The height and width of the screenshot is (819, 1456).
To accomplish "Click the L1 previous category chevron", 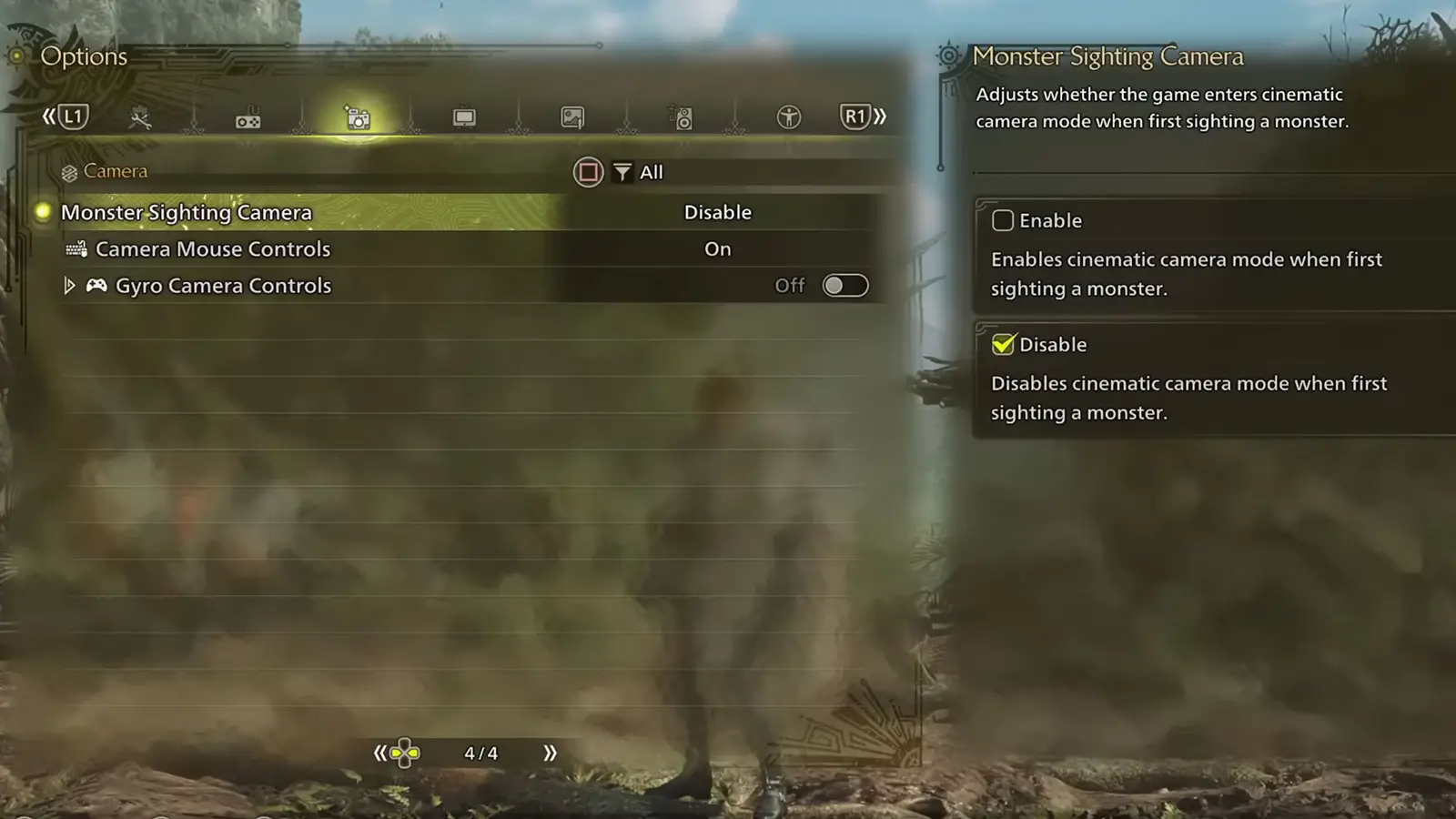I will pyautogui.click(x=66, y=116).
